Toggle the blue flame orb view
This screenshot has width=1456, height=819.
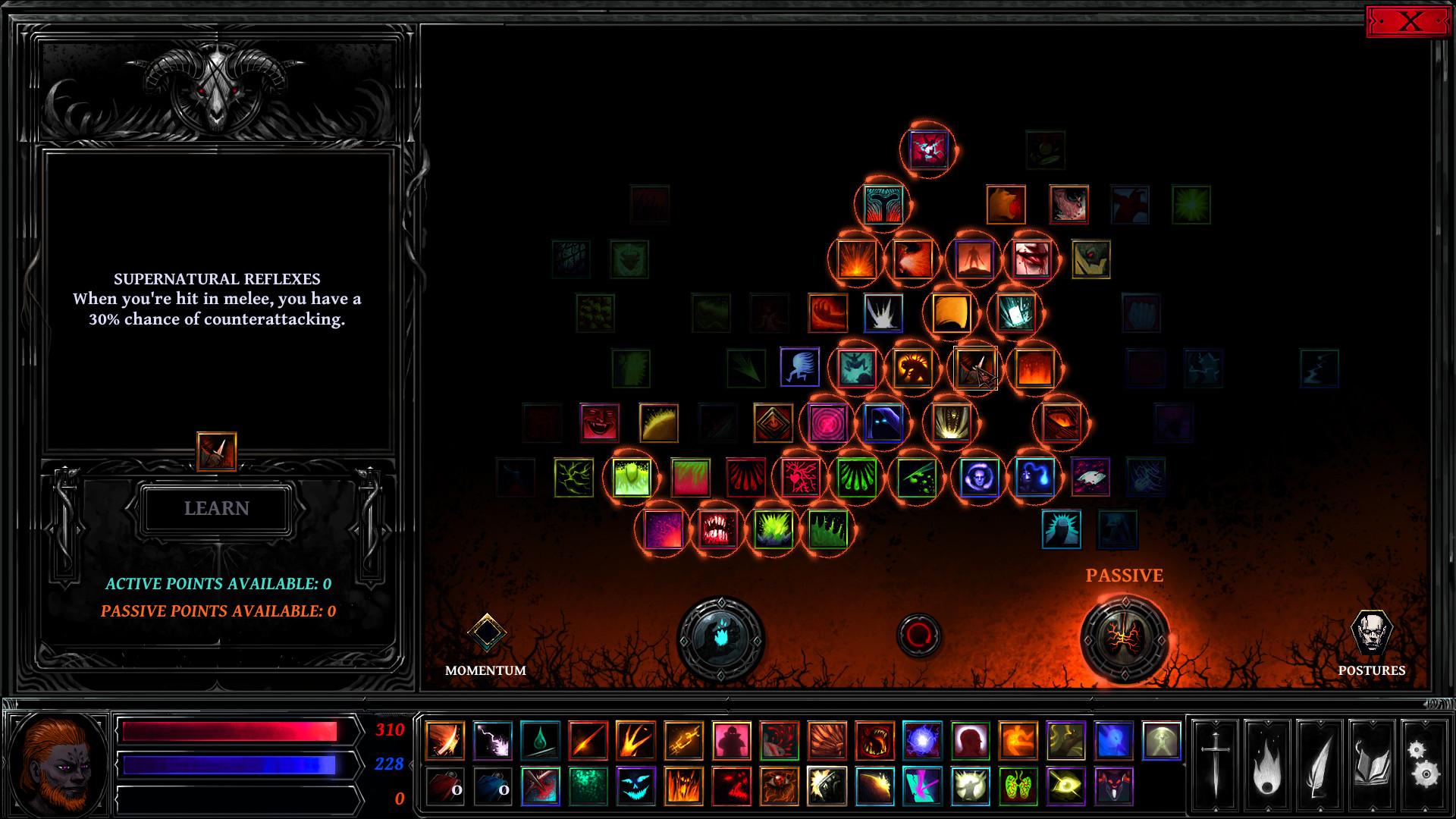pos(720,637)
